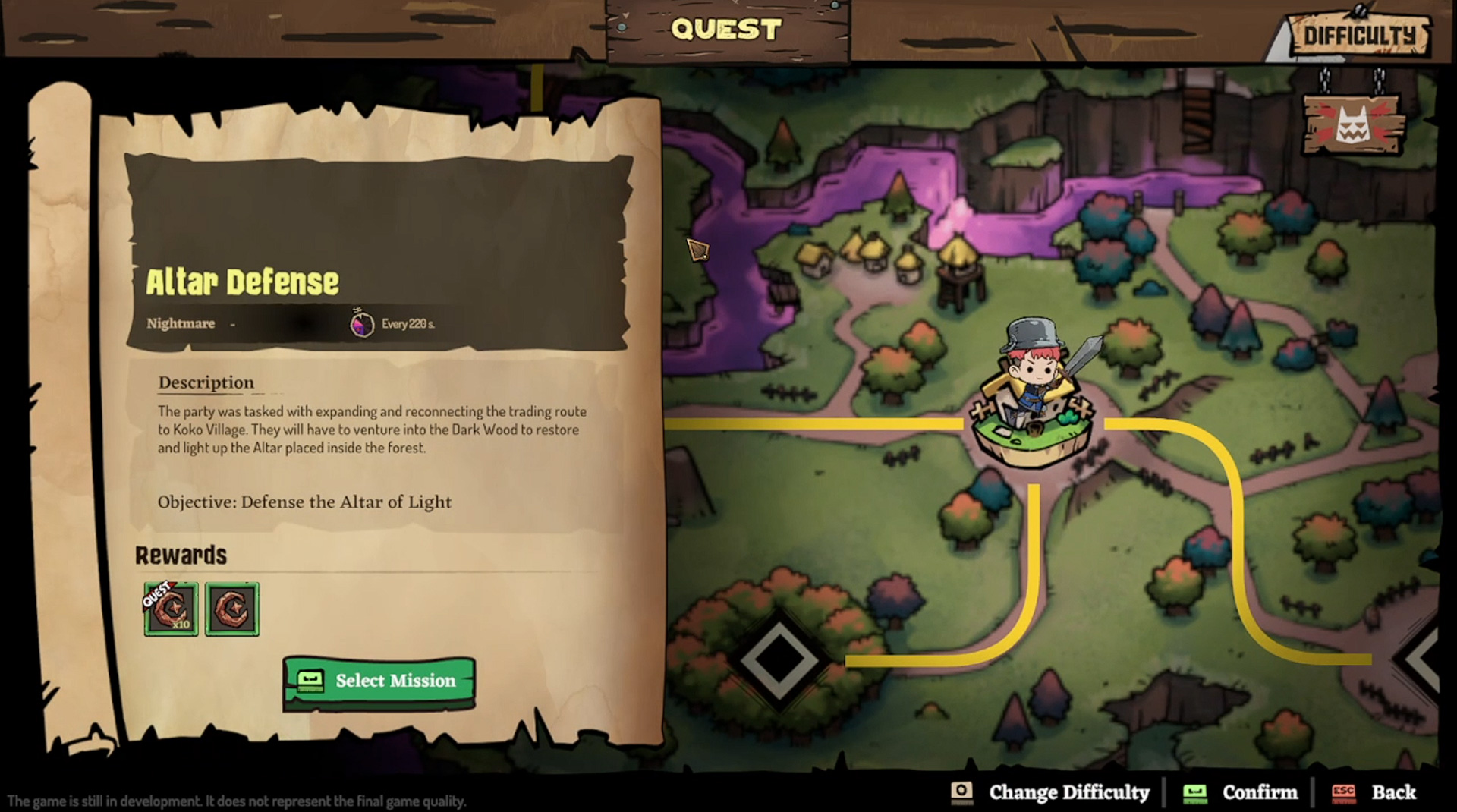Choose the diamond-shaped mission node on the map
This screenshot has width=1457, height=812.
click(779, 659)
